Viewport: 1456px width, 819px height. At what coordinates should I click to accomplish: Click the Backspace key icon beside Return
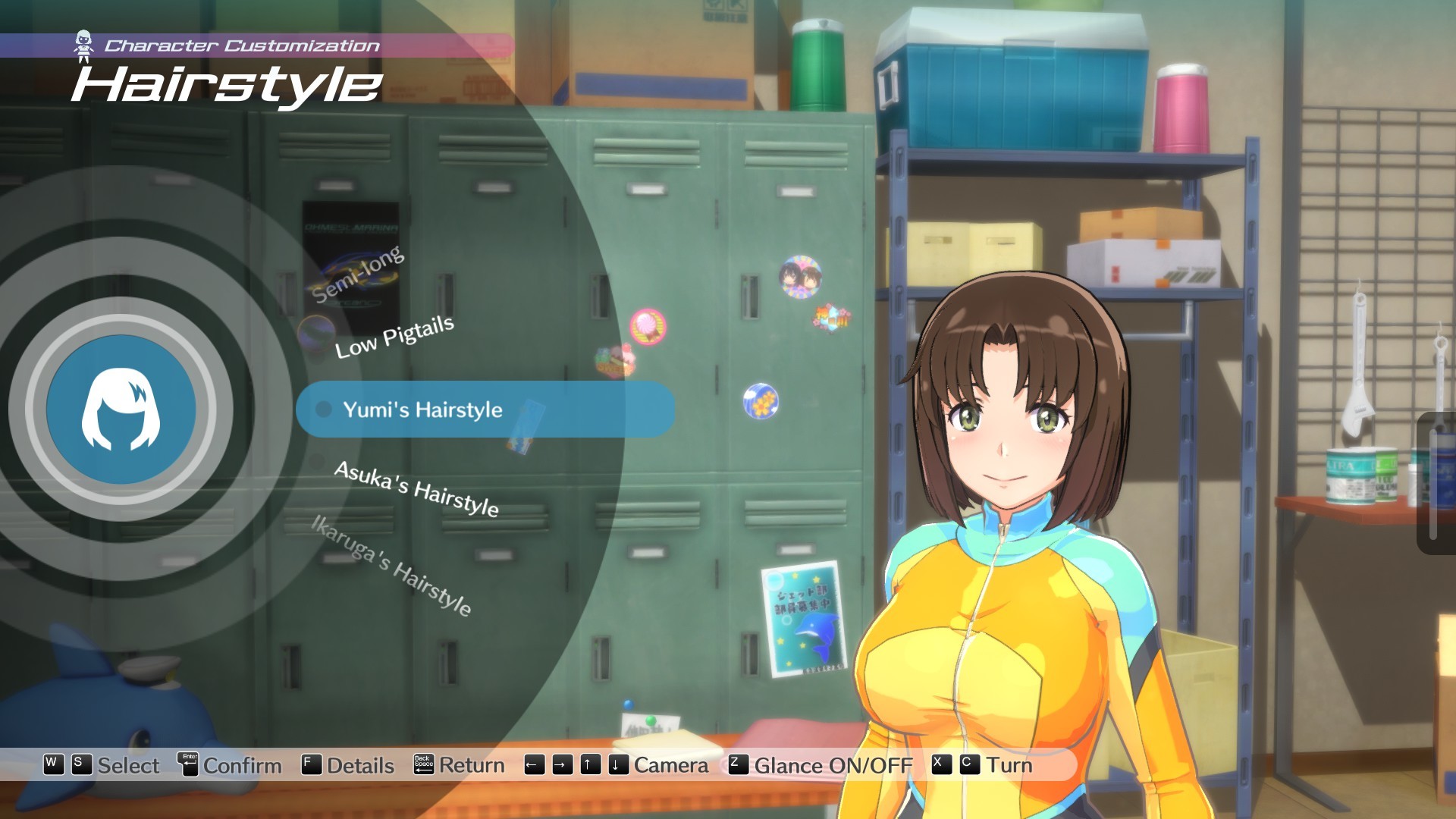[x=424, y=765]
